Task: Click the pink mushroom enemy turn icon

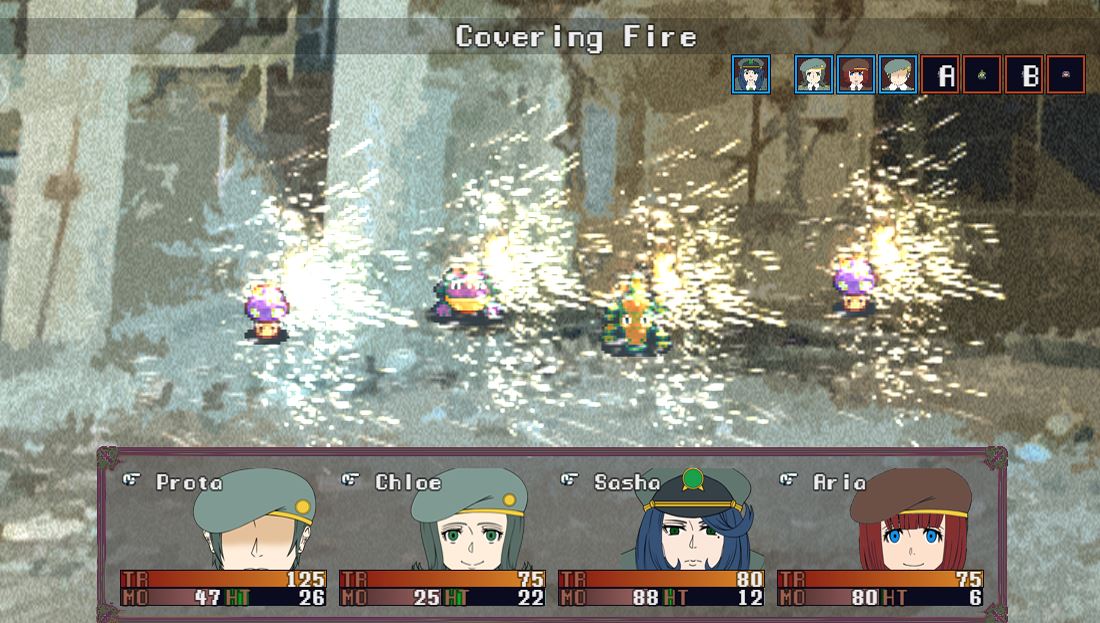Action: coord(1066,75)
